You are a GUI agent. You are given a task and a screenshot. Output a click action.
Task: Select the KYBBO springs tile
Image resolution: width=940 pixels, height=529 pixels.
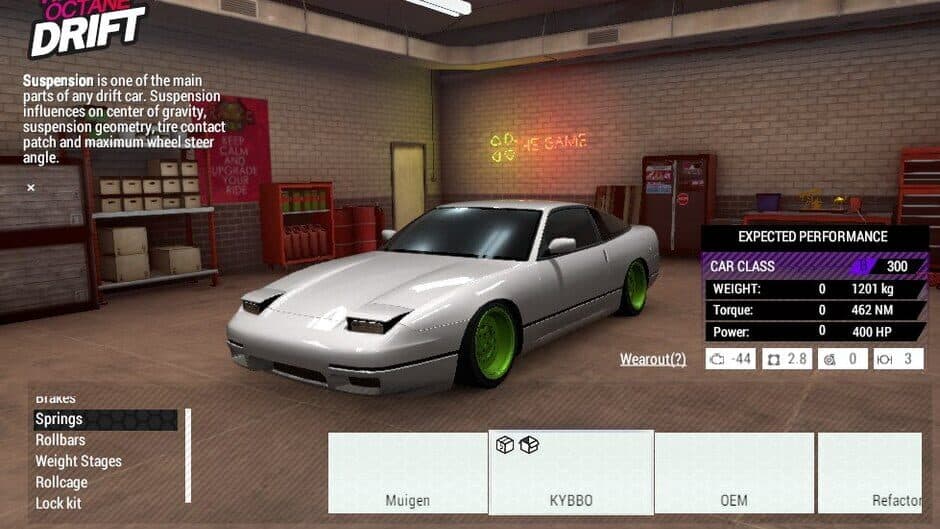pos(571,473)
